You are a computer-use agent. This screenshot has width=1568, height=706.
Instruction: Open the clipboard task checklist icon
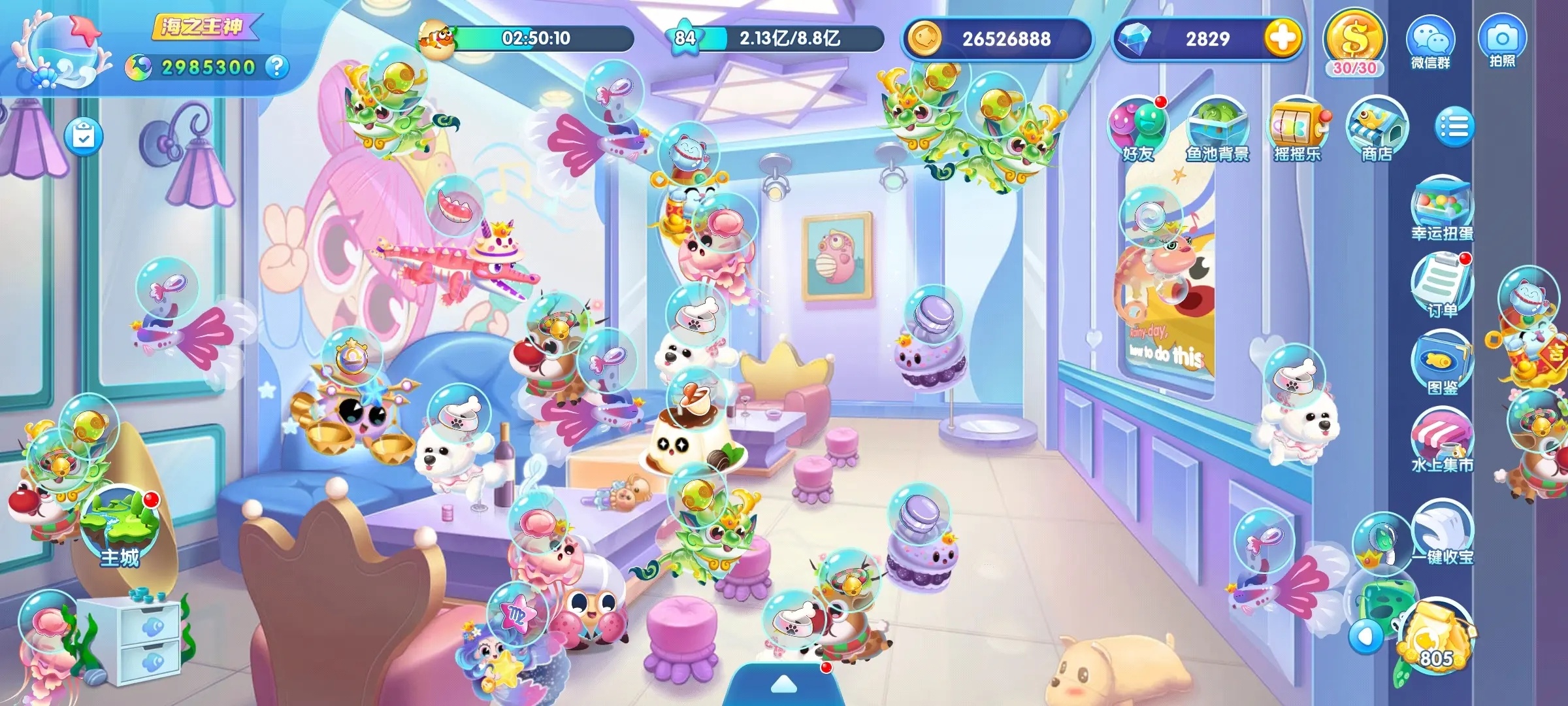[83, 137]
